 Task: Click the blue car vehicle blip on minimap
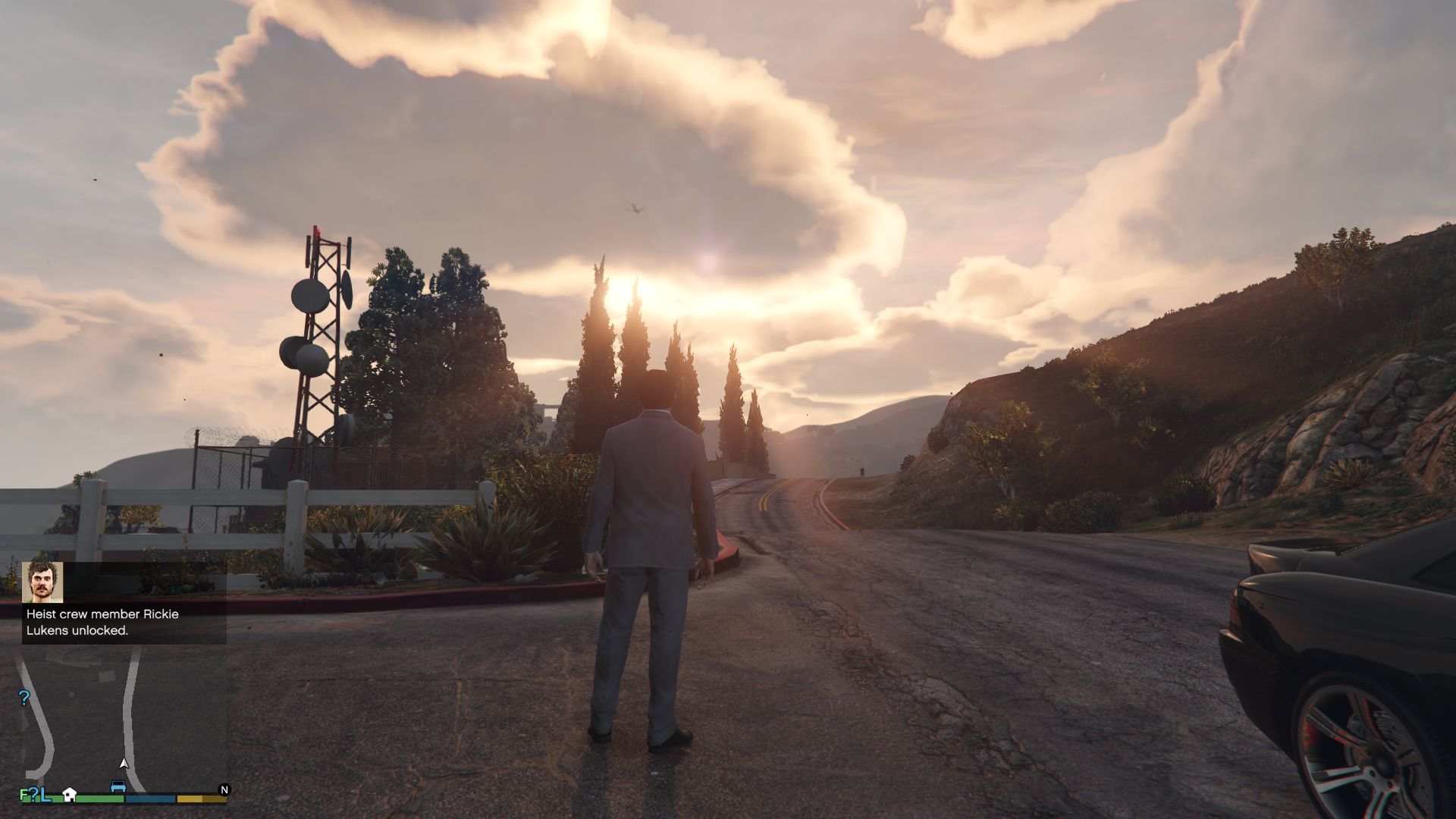[118, 786]
